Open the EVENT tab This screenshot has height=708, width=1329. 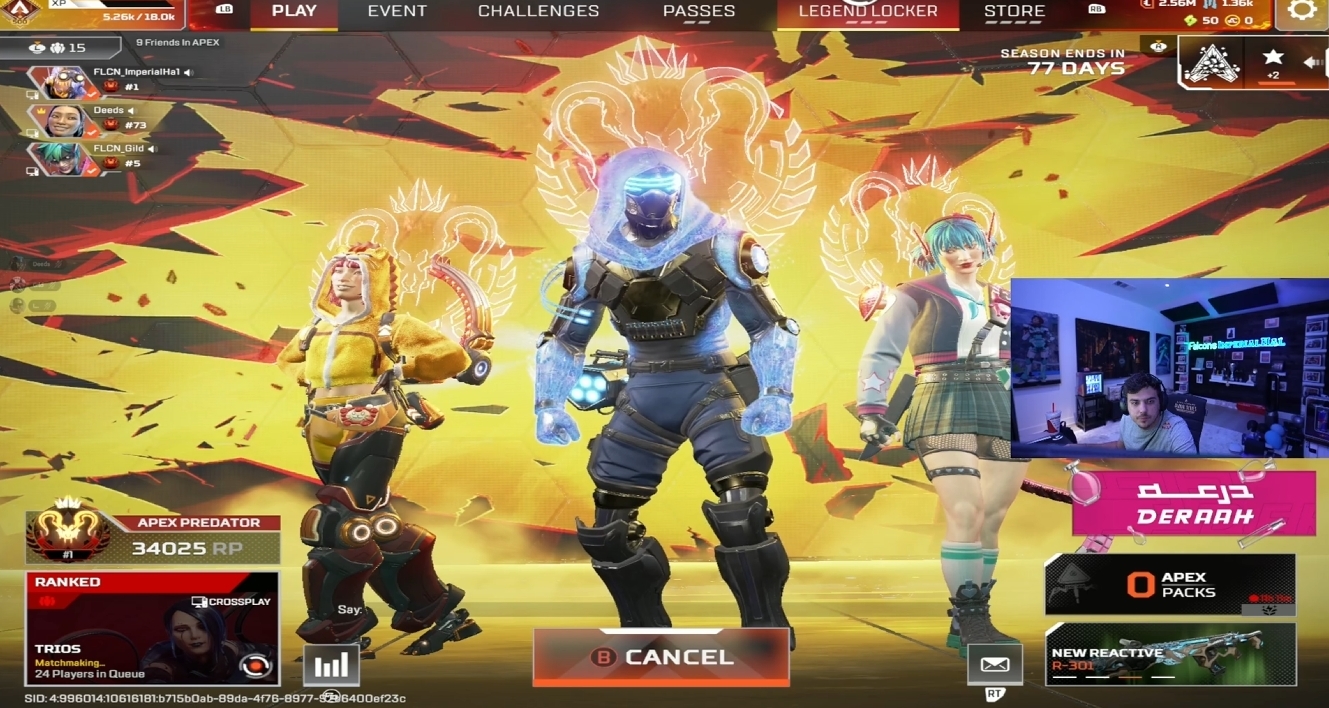tap(397, 12)
